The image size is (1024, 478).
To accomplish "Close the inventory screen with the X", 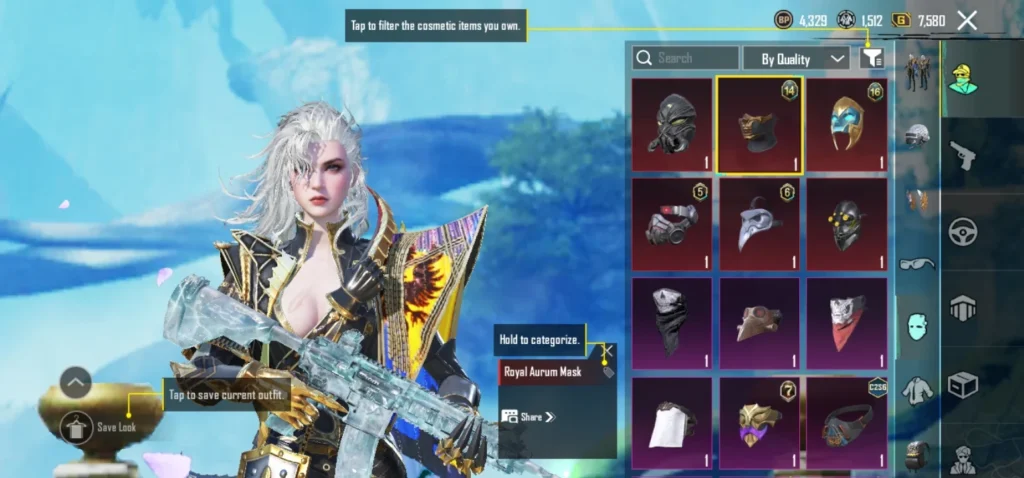I will (967, 20).
